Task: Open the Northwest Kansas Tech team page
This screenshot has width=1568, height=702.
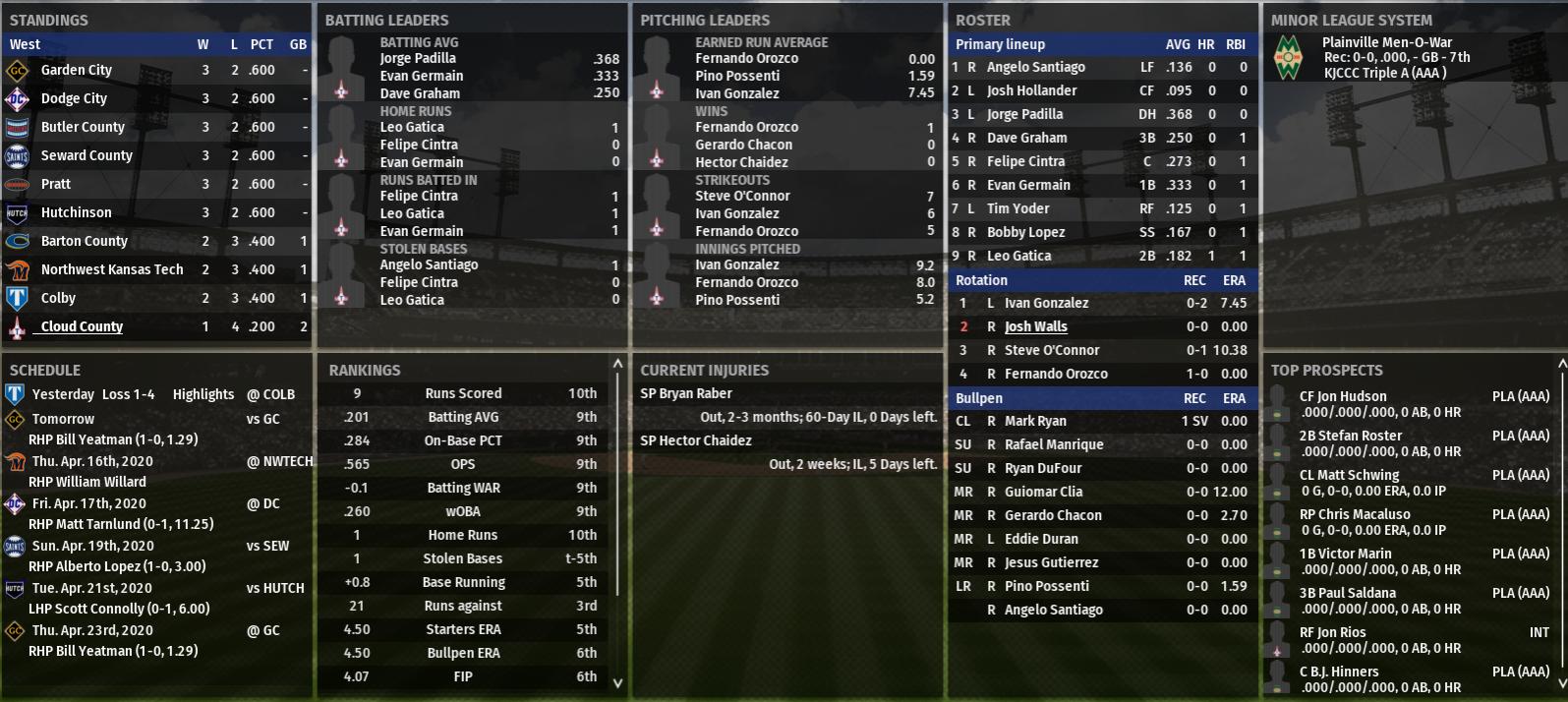Action: [112, 269]
